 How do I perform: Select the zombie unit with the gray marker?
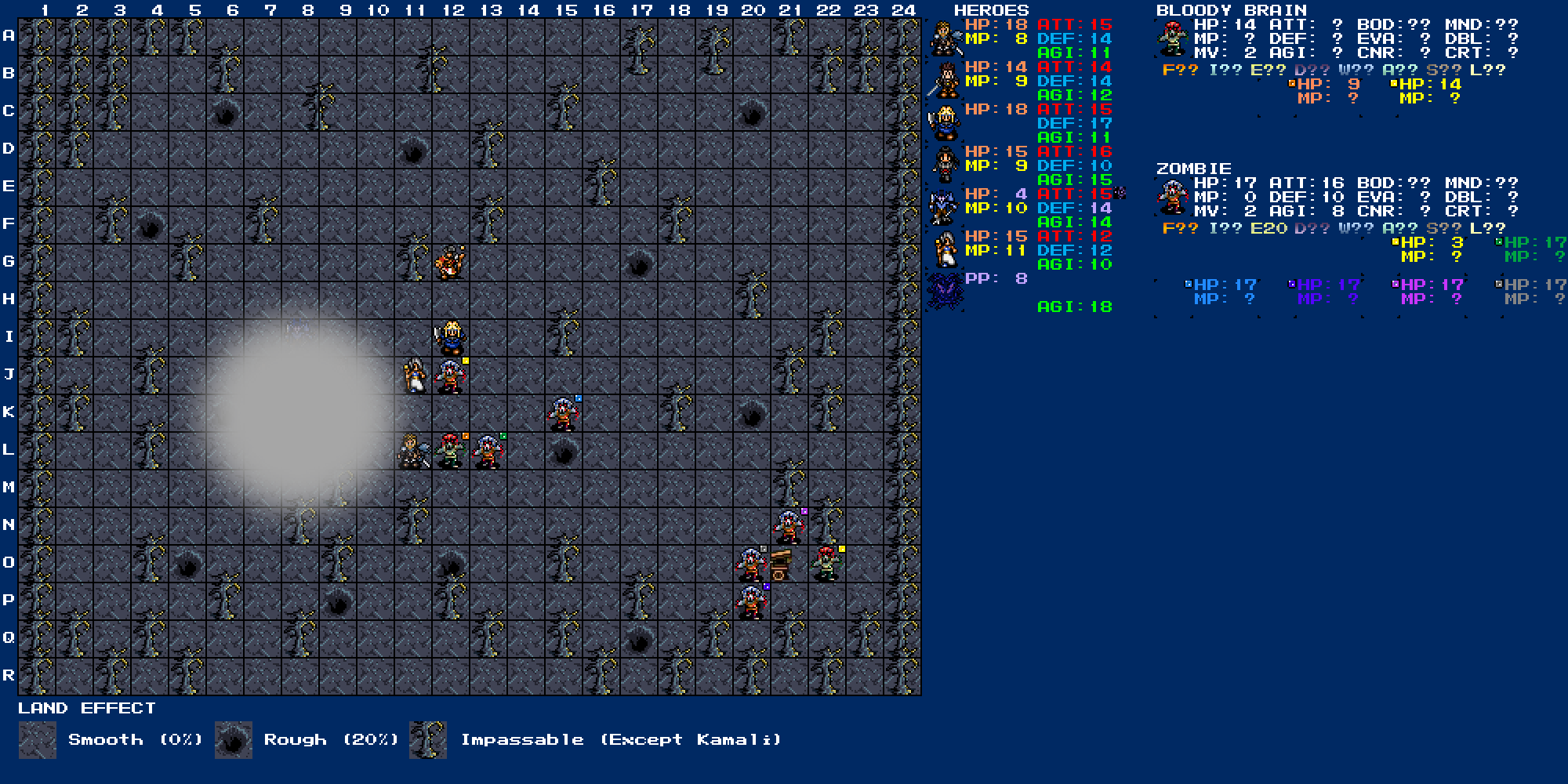pos(751,565)
